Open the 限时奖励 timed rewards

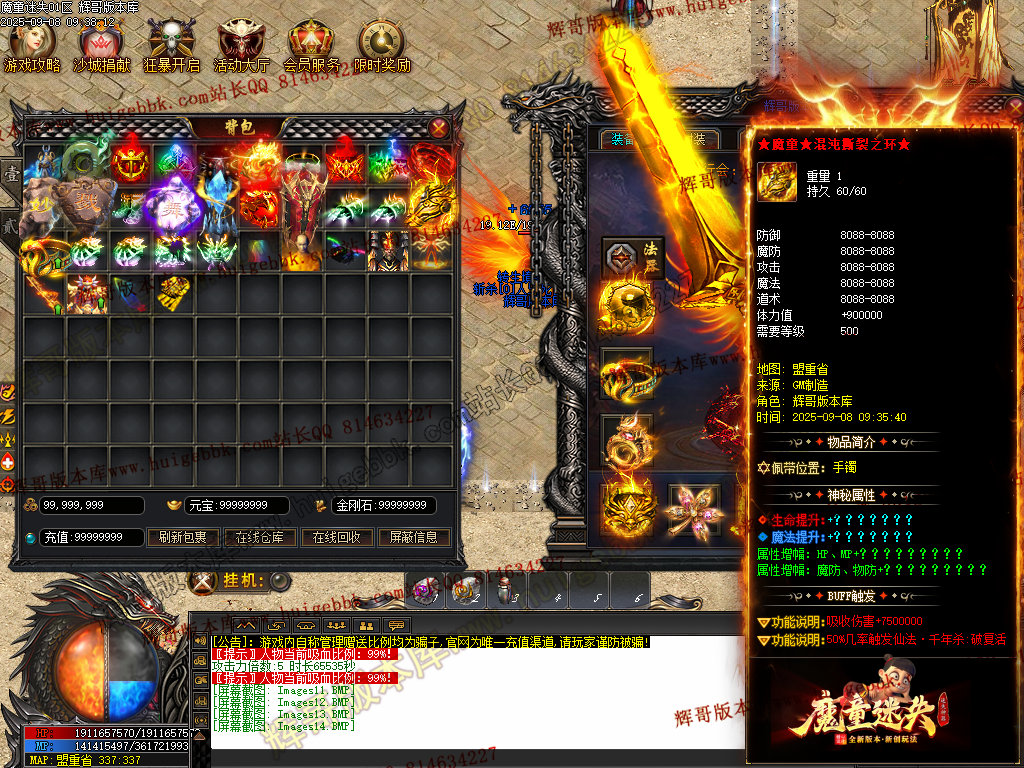point(381,45)
